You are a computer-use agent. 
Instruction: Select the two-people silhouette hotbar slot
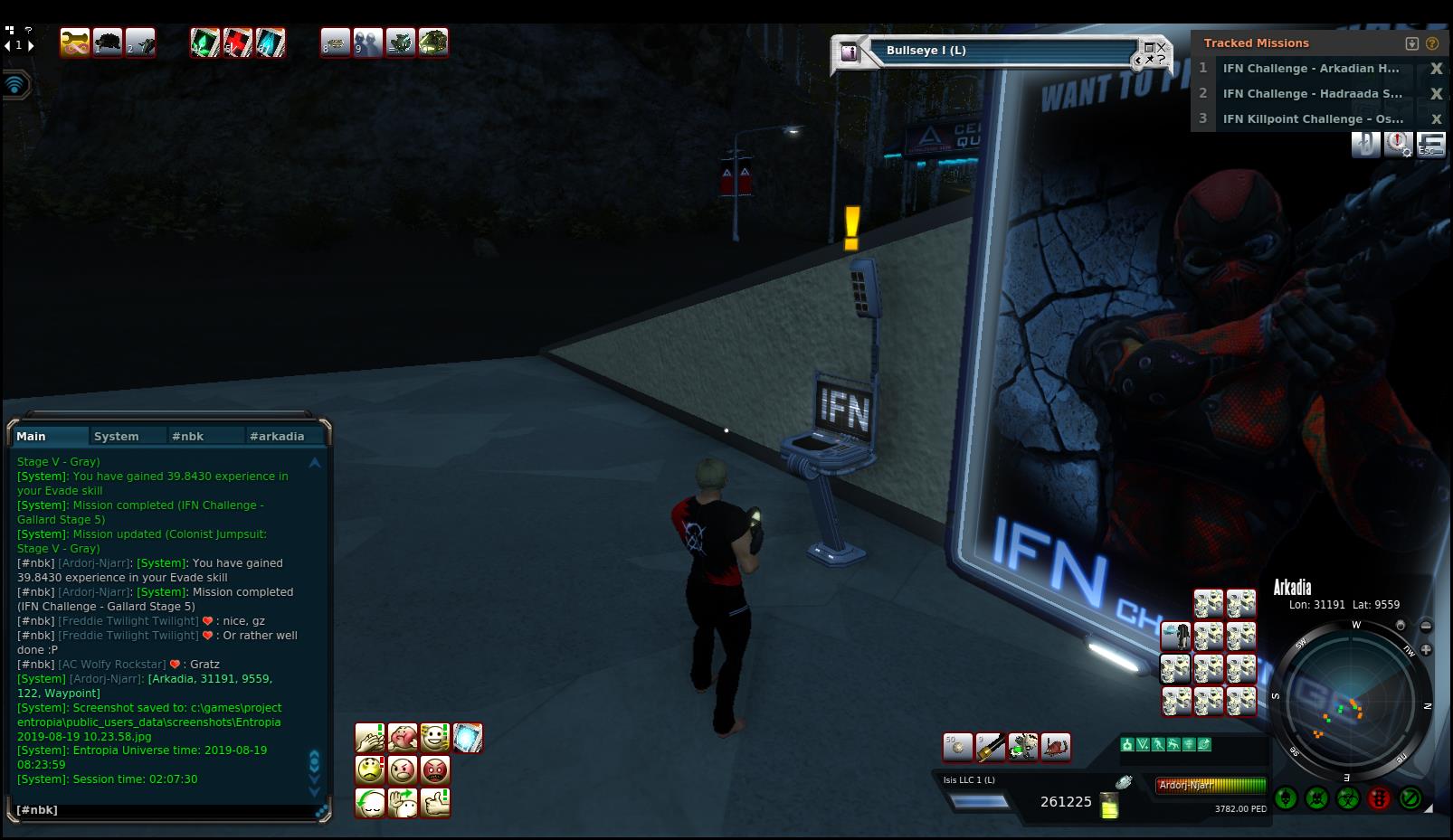tap(367, 42)
